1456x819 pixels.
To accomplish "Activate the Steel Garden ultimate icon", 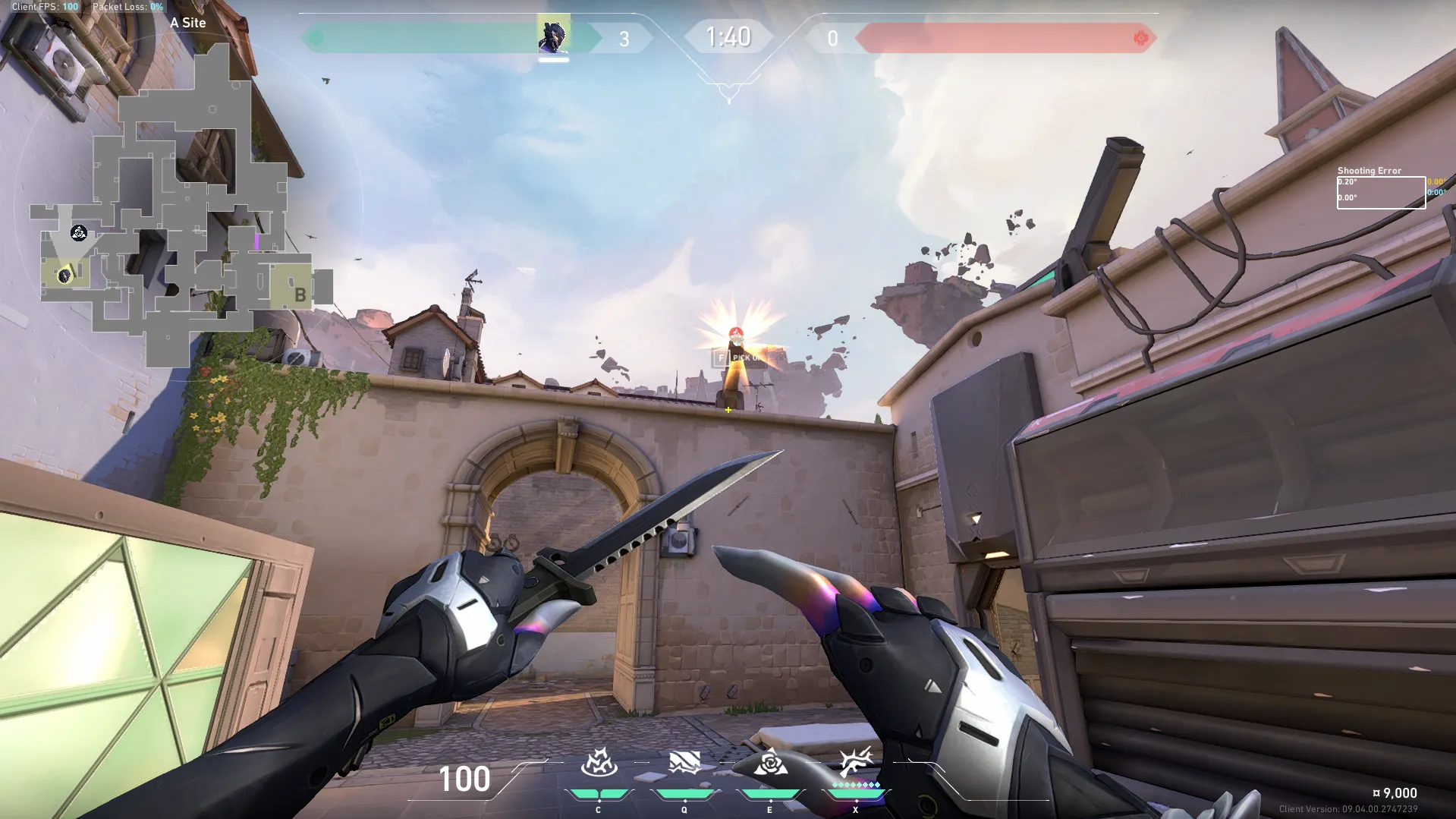I will click(855, 761).
